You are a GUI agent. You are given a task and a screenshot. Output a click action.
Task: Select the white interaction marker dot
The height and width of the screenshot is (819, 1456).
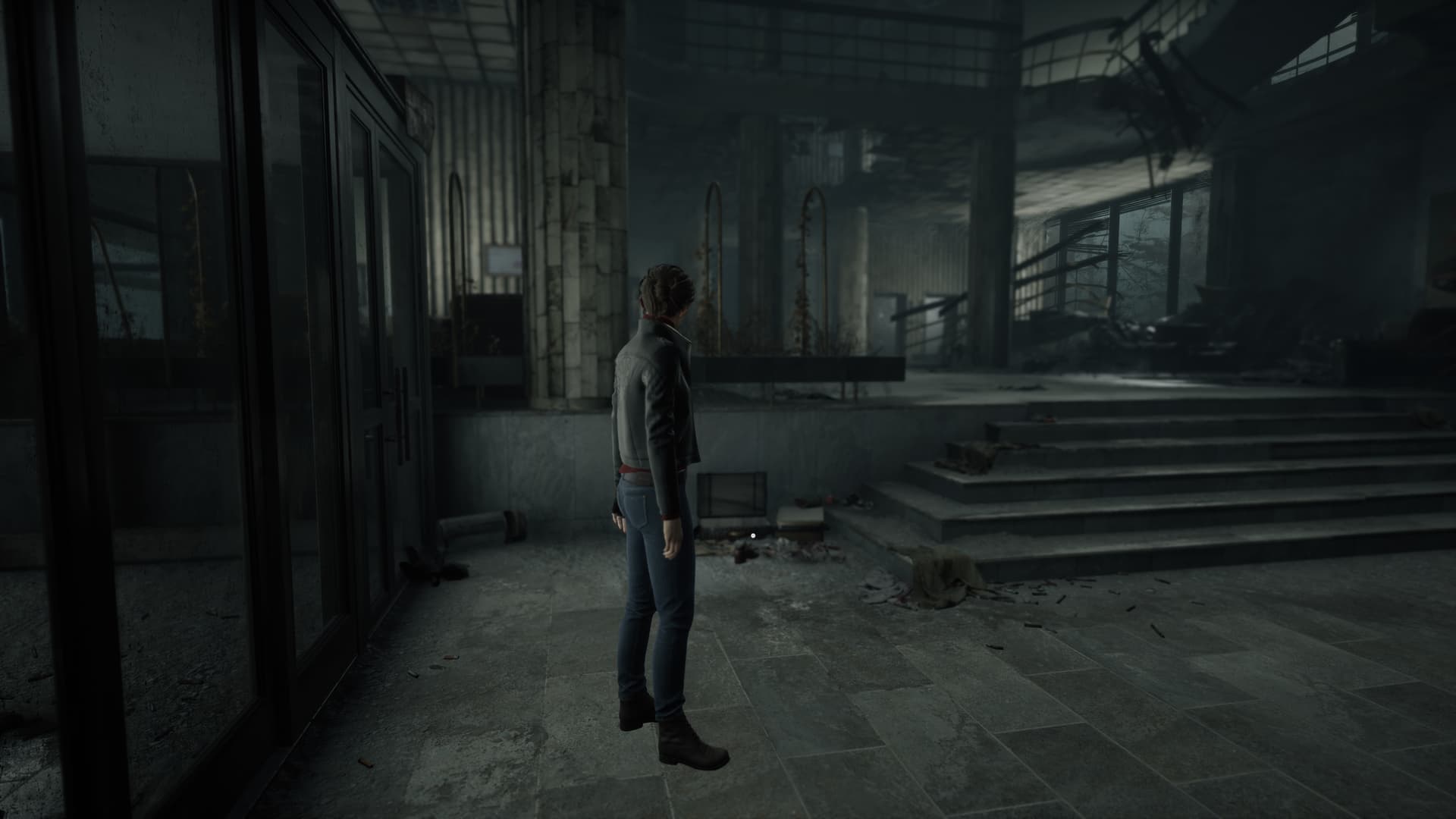pos(752,535)
